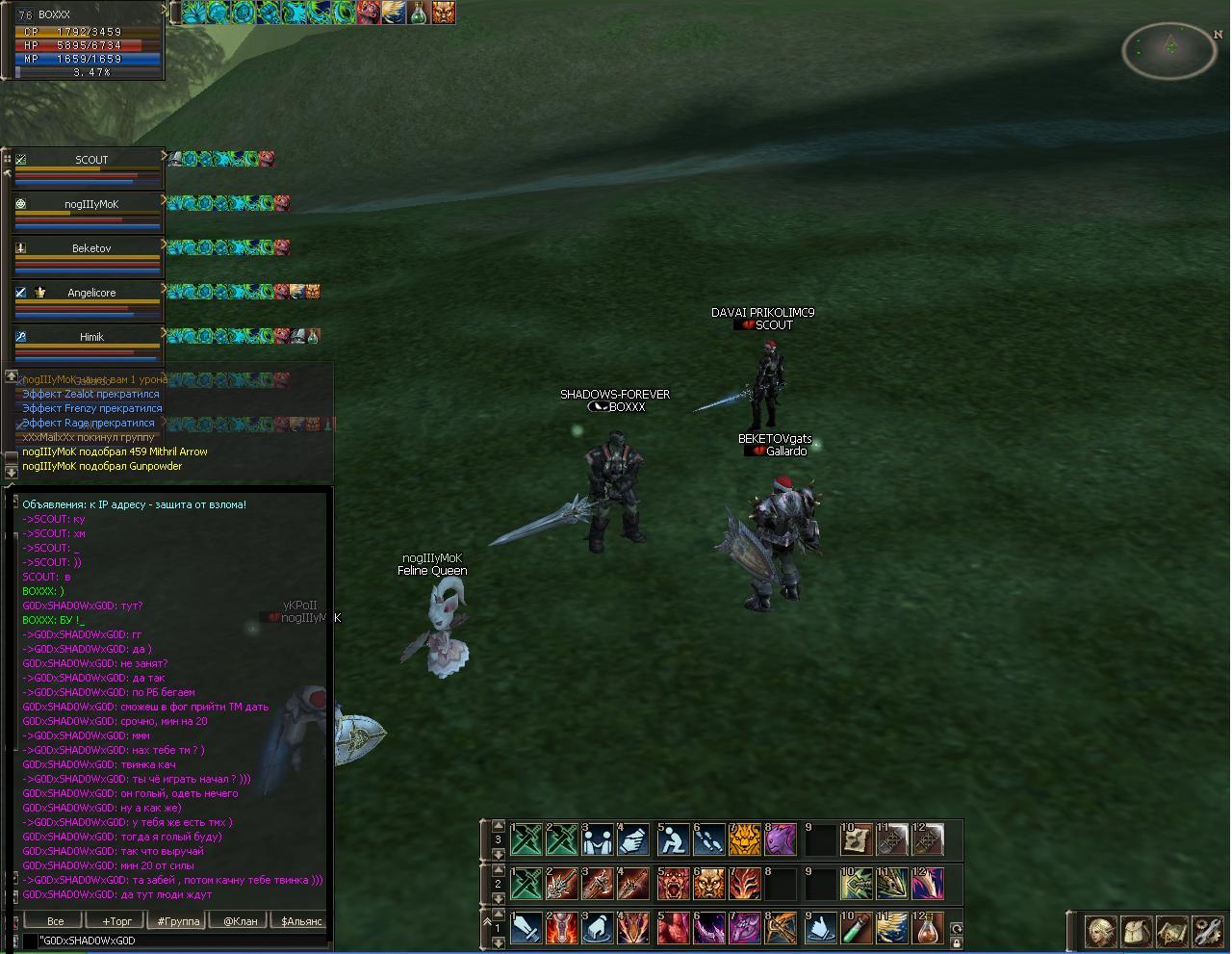Switch to the Все chat tab

(55, 921)
